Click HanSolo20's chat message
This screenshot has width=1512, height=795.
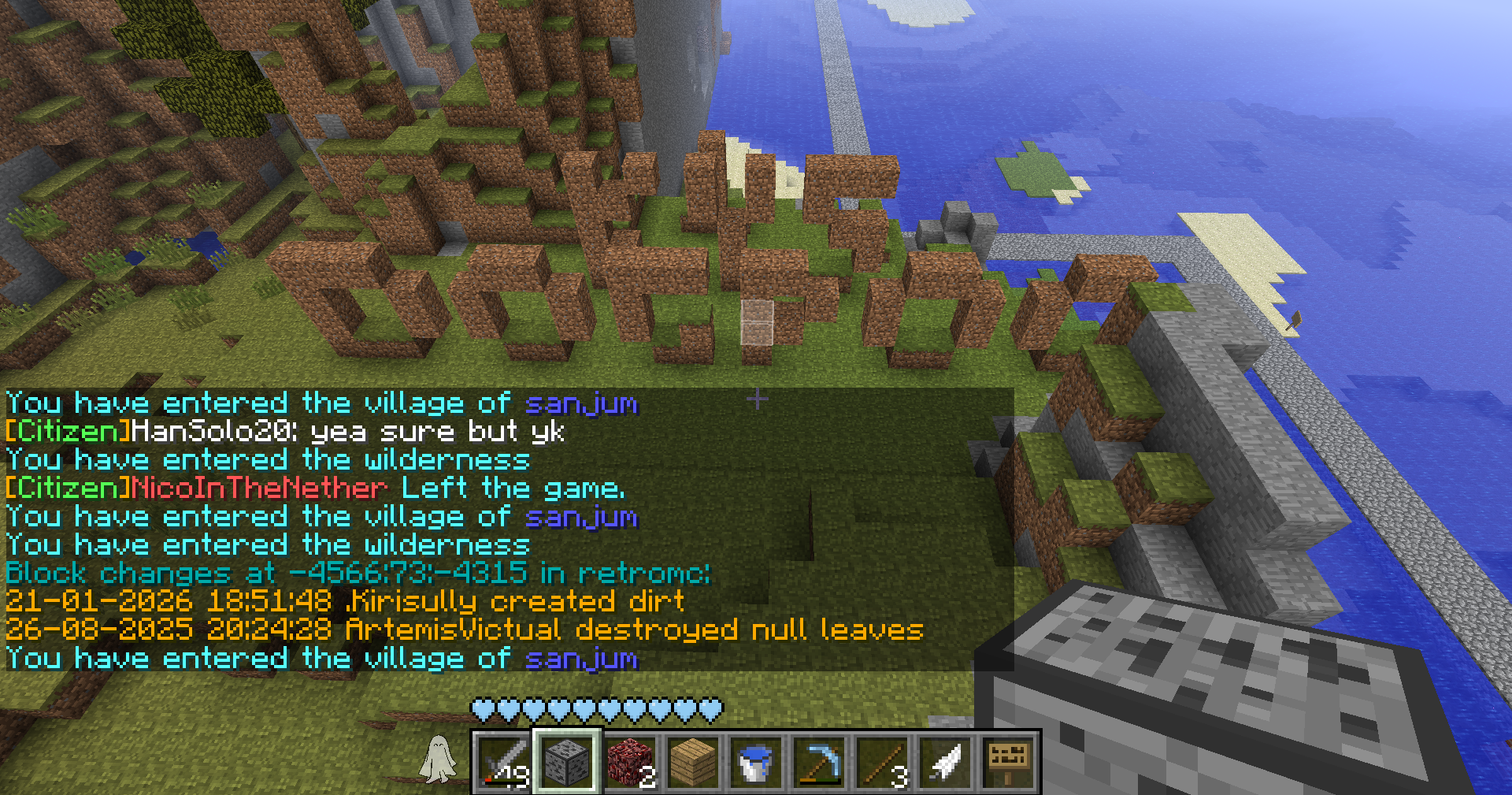pos(285,432)
